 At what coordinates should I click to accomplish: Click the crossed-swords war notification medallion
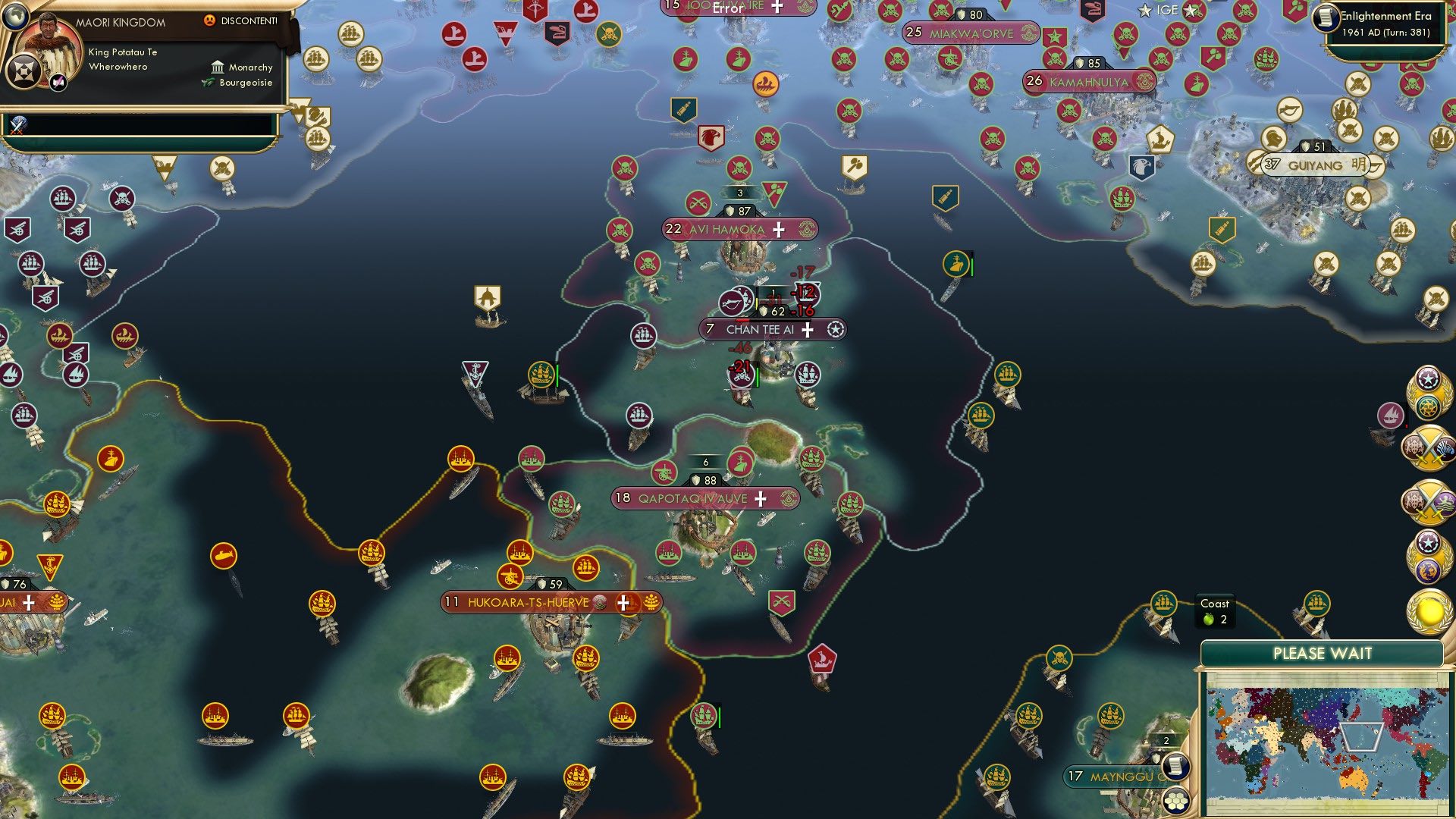(x=1429, y=448)
